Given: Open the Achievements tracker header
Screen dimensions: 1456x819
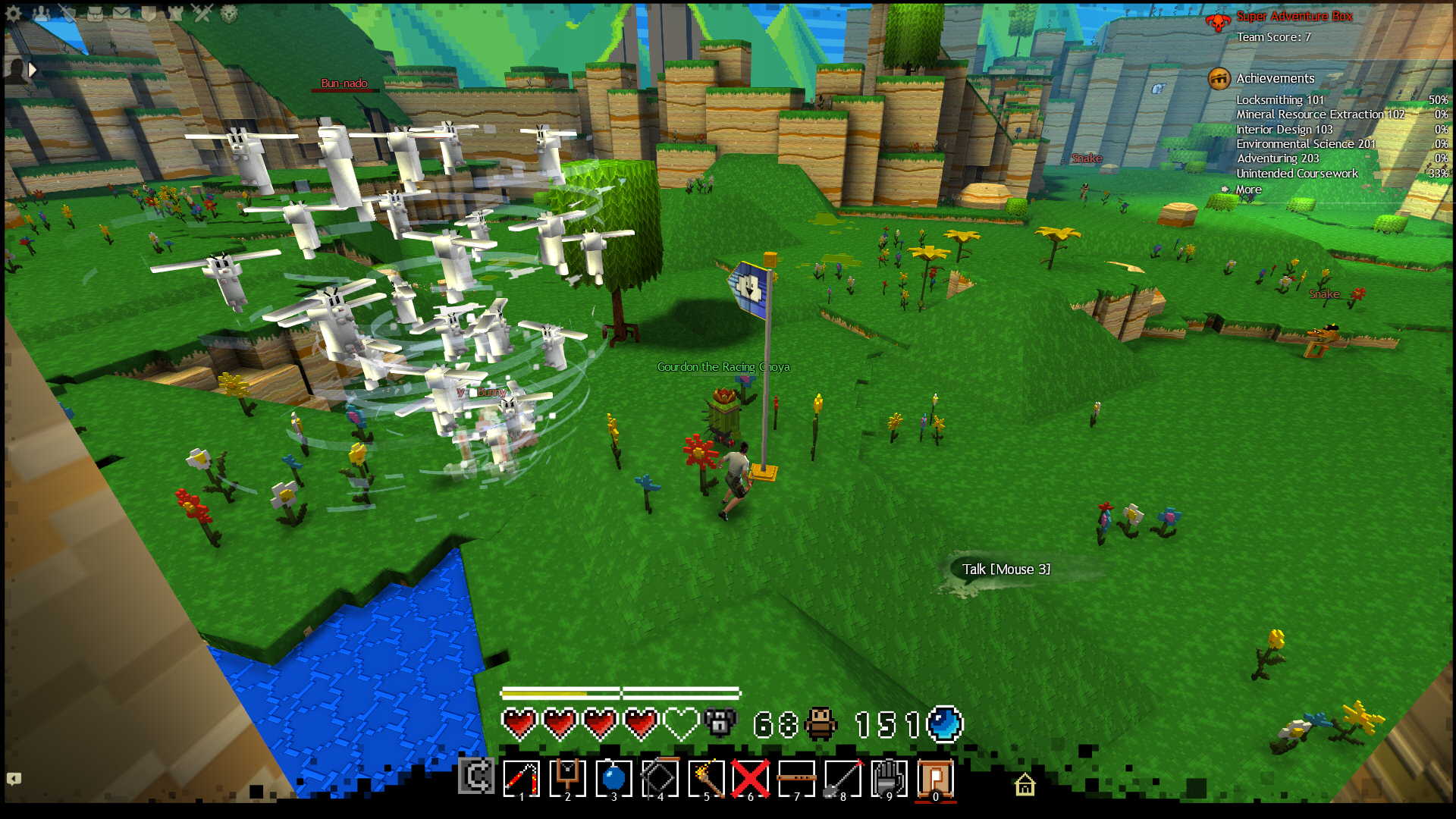Looking at the screenshot, I should tap(1275, 78).
